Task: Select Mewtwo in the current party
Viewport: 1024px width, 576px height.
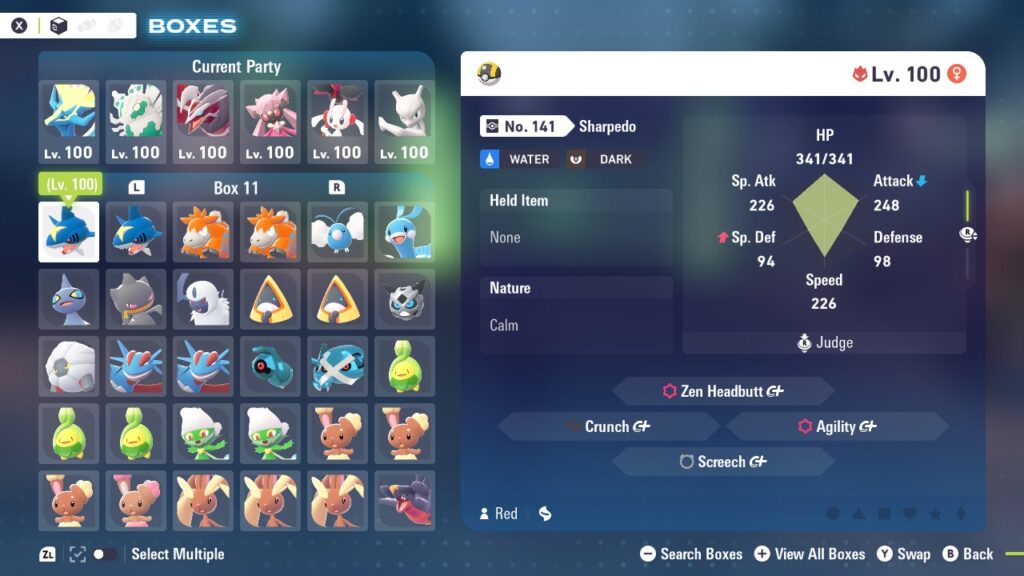Action: click(405, 122)
